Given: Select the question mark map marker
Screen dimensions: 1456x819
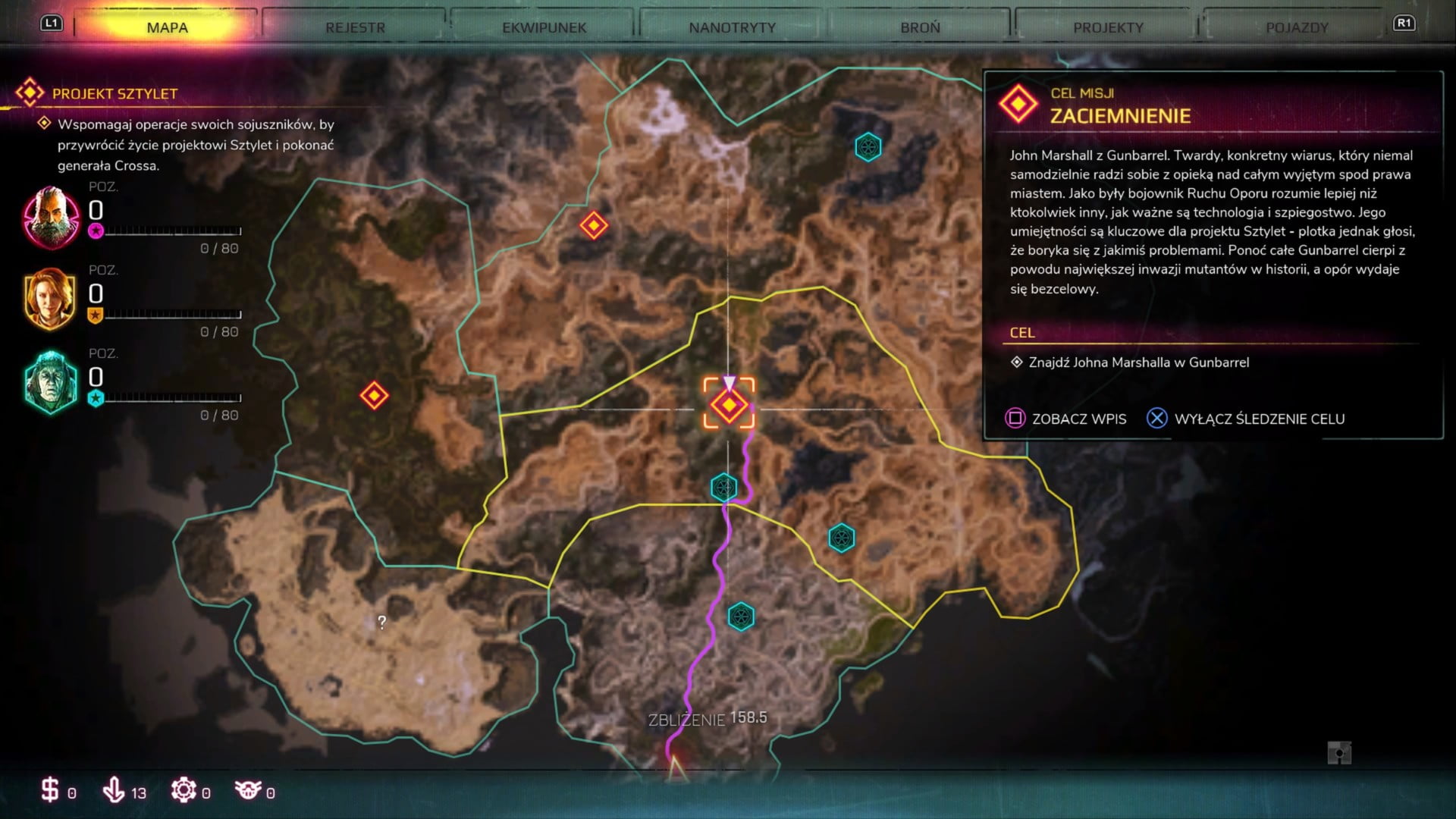Looking at the screenshot, I should tap(381, 623).
